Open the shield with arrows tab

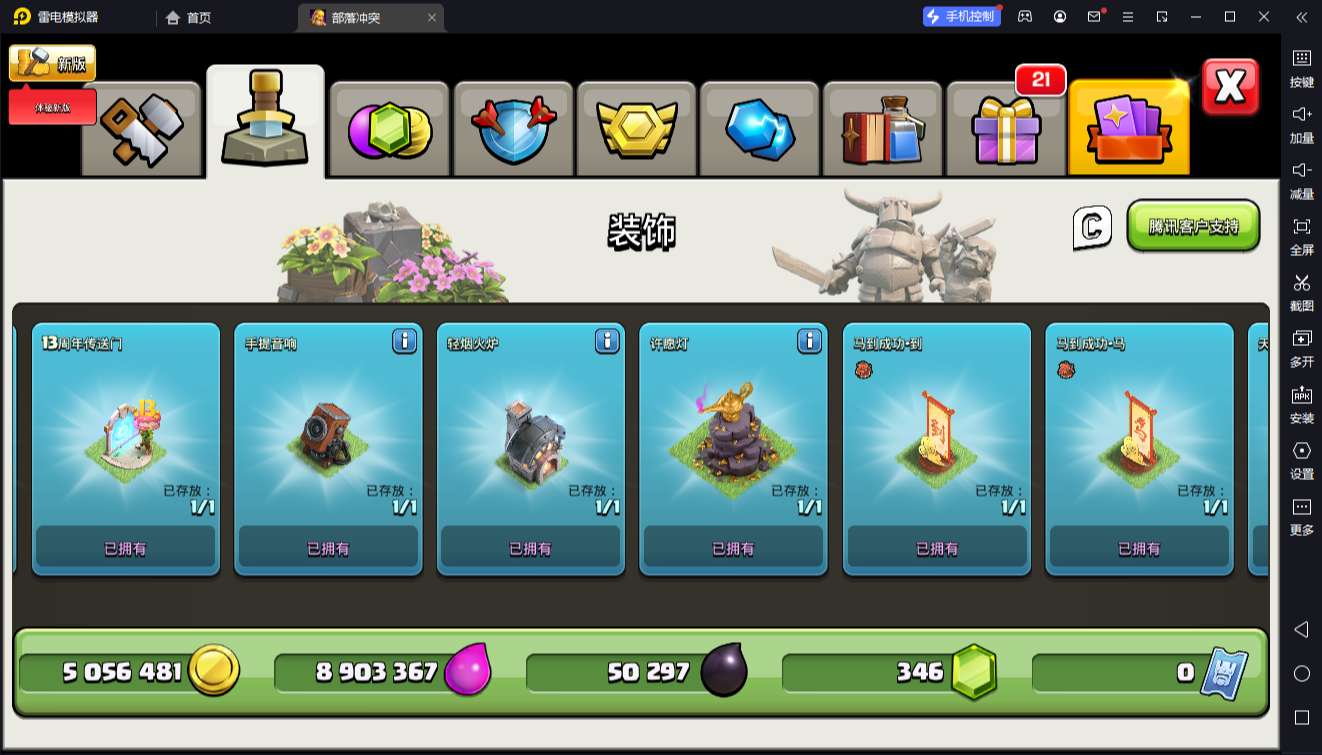click(514, 130)
